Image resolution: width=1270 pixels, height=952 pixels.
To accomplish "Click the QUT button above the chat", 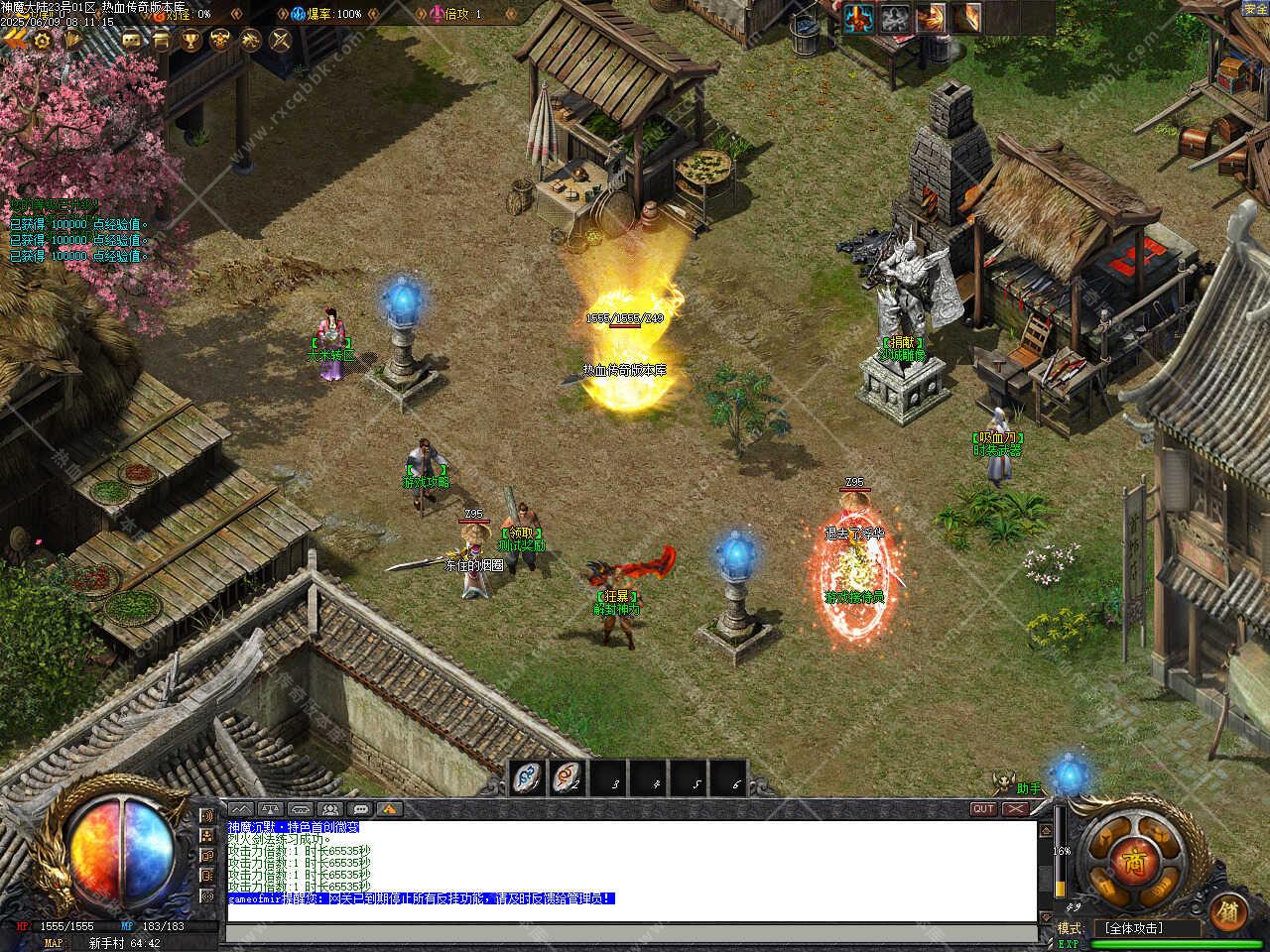I will point(983,809).
